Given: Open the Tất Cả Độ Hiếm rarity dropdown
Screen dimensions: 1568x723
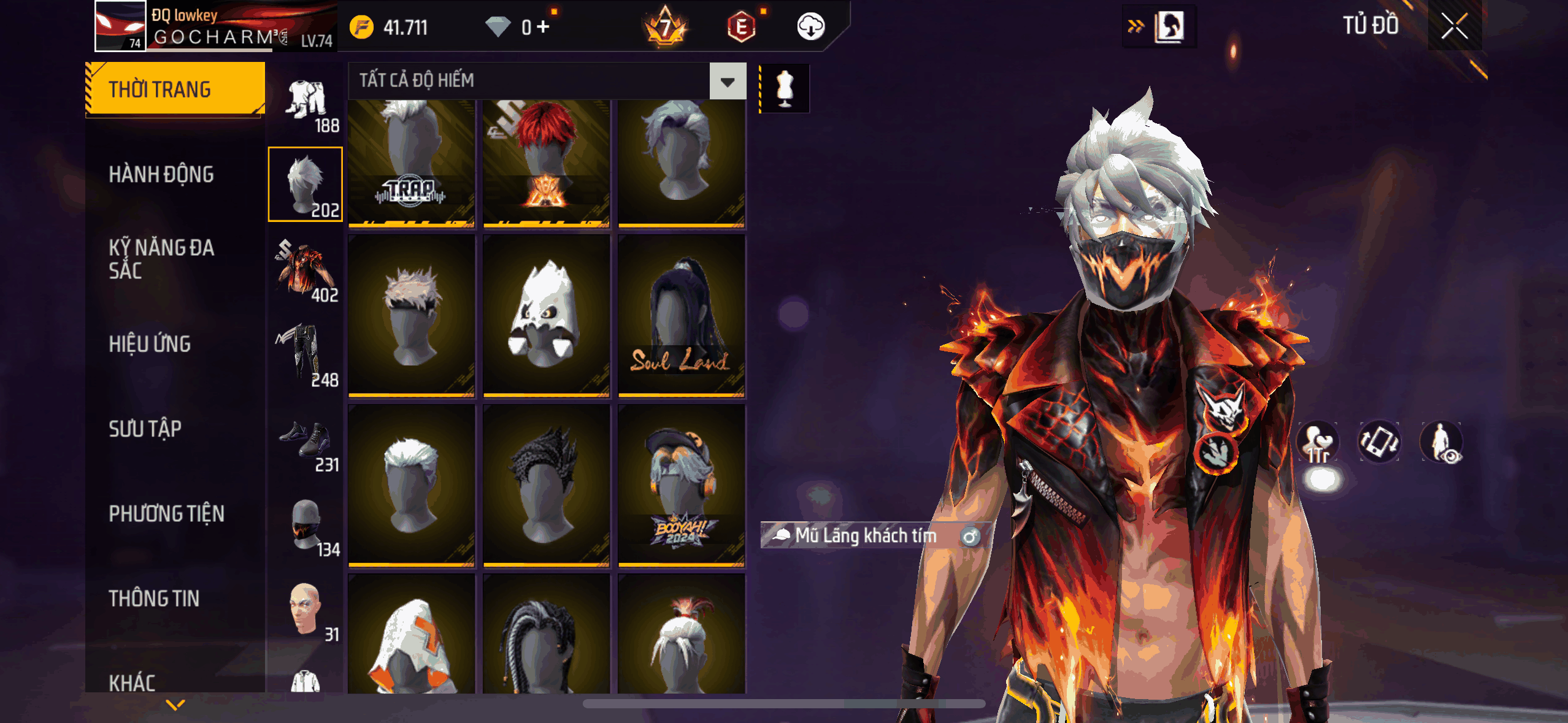Looking at the screenshot, I should (728, 81).
